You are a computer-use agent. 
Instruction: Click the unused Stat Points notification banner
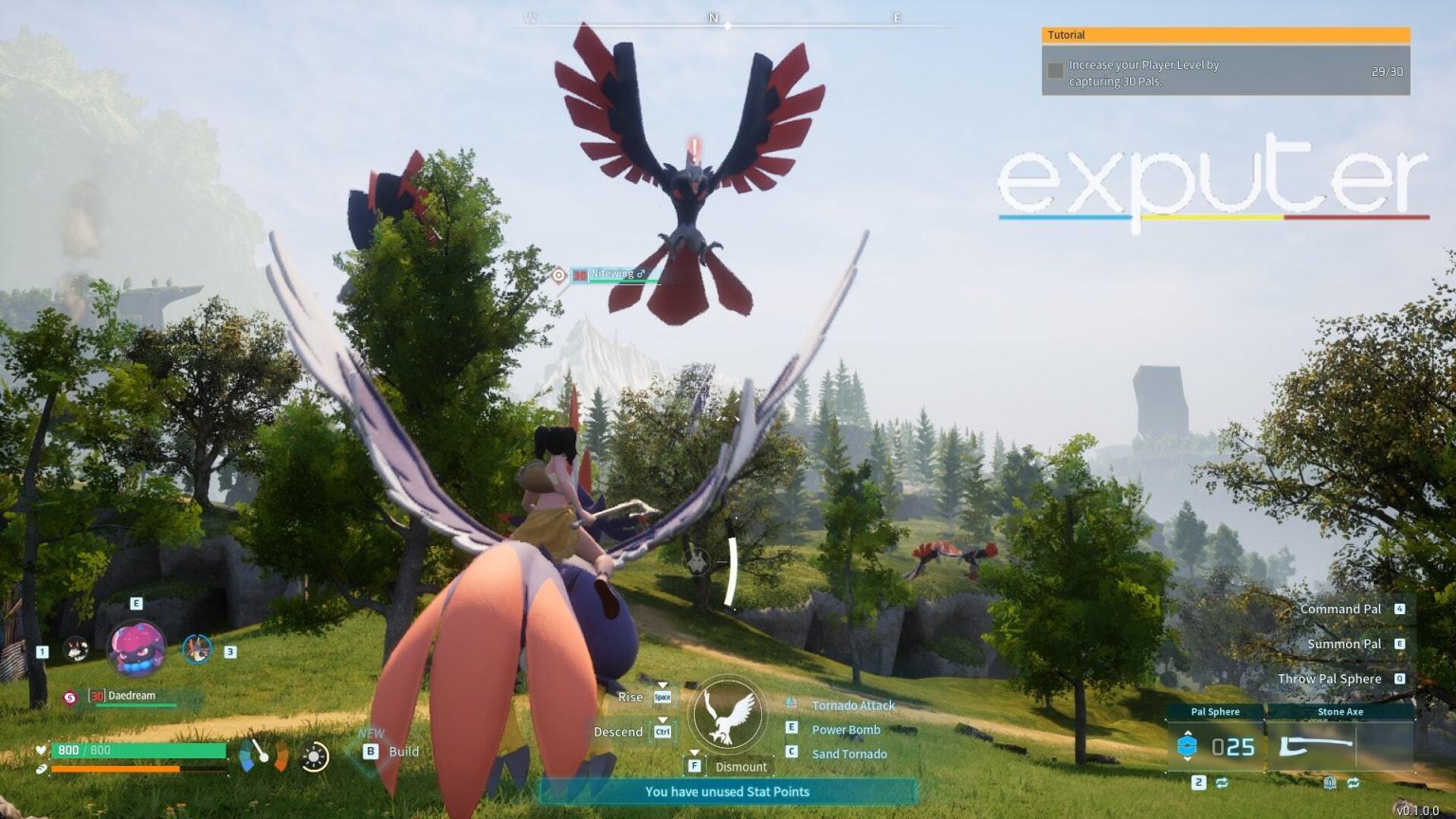point(728,792)
